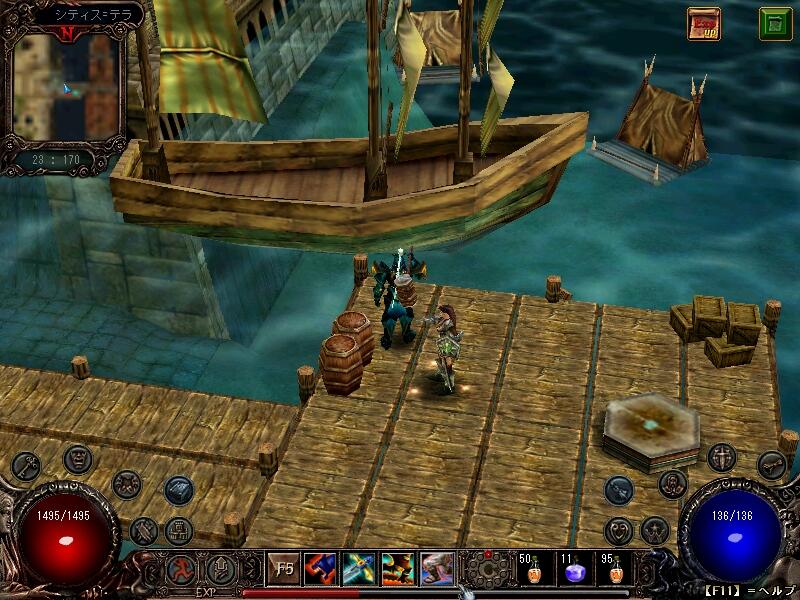Select the F5 skill slot

[284, 569]
